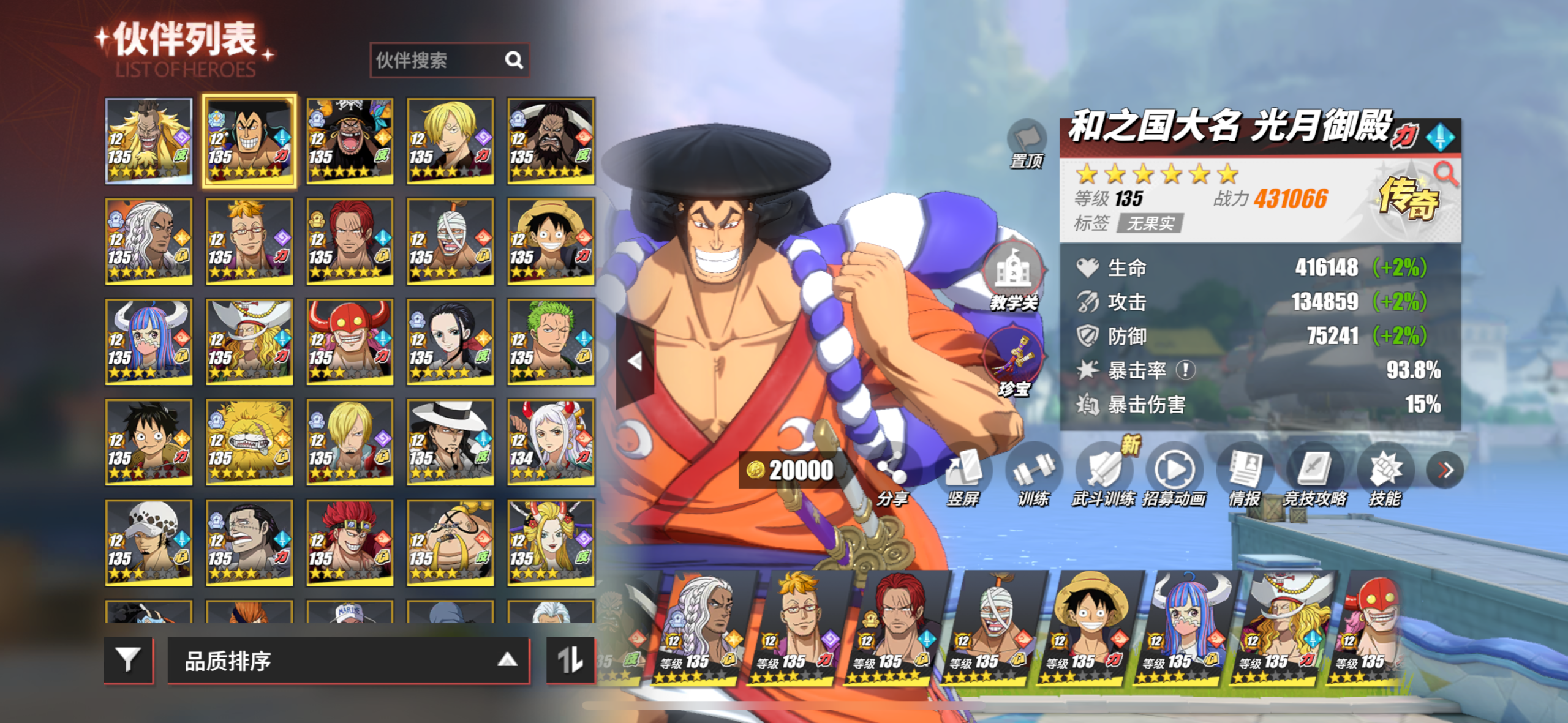
Task: Show more options with the red arrow
Action: coord(1445,470)
